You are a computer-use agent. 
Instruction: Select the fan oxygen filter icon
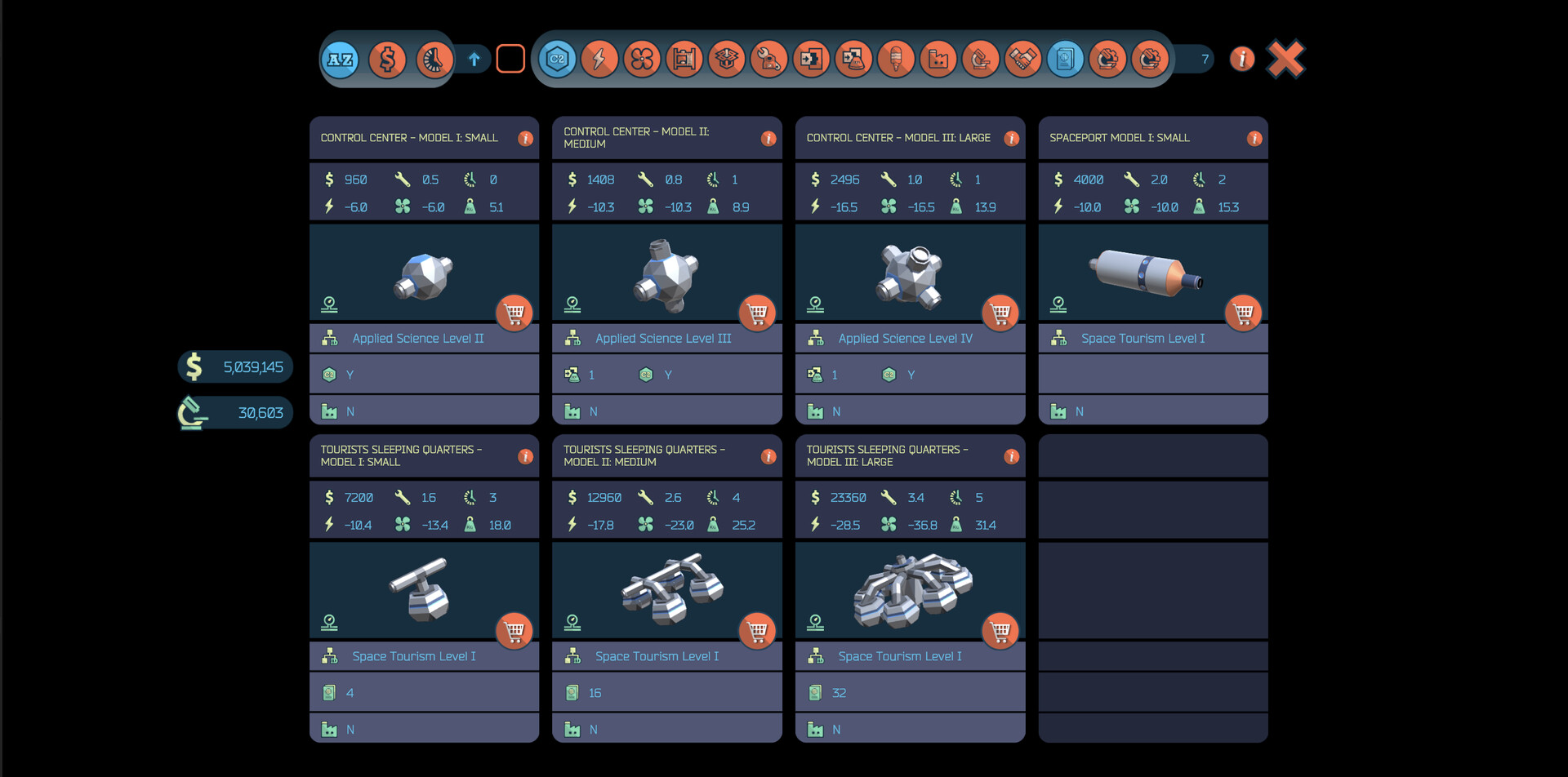[x=643, y=59]
